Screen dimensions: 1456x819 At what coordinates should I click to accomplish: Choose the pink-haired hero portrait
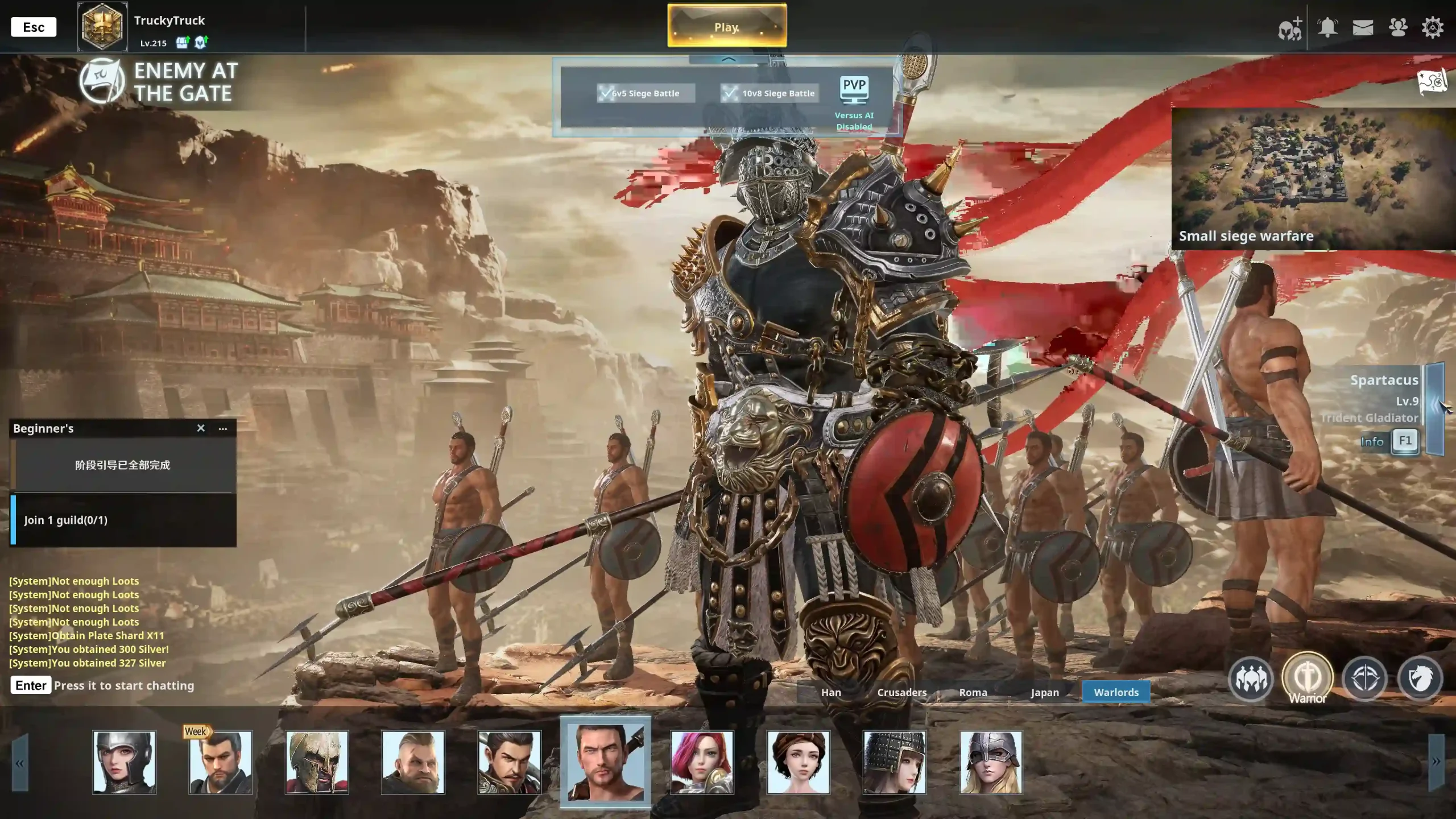(702, 762)
